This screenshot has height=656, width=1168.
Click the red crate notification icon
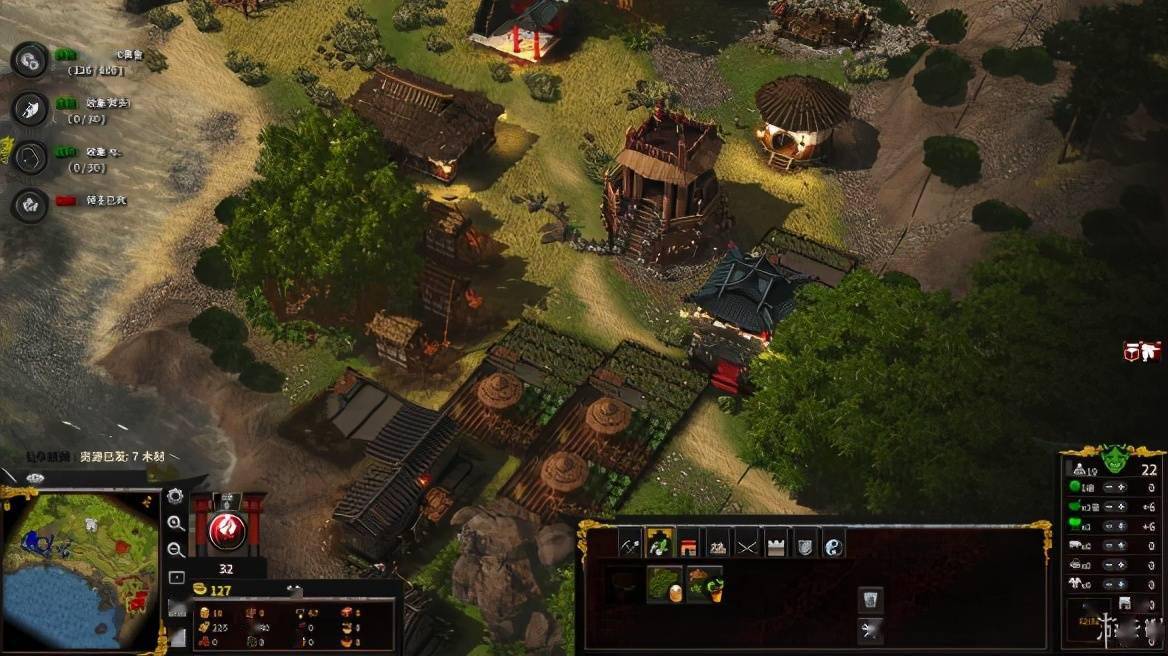coord(1141,351)
